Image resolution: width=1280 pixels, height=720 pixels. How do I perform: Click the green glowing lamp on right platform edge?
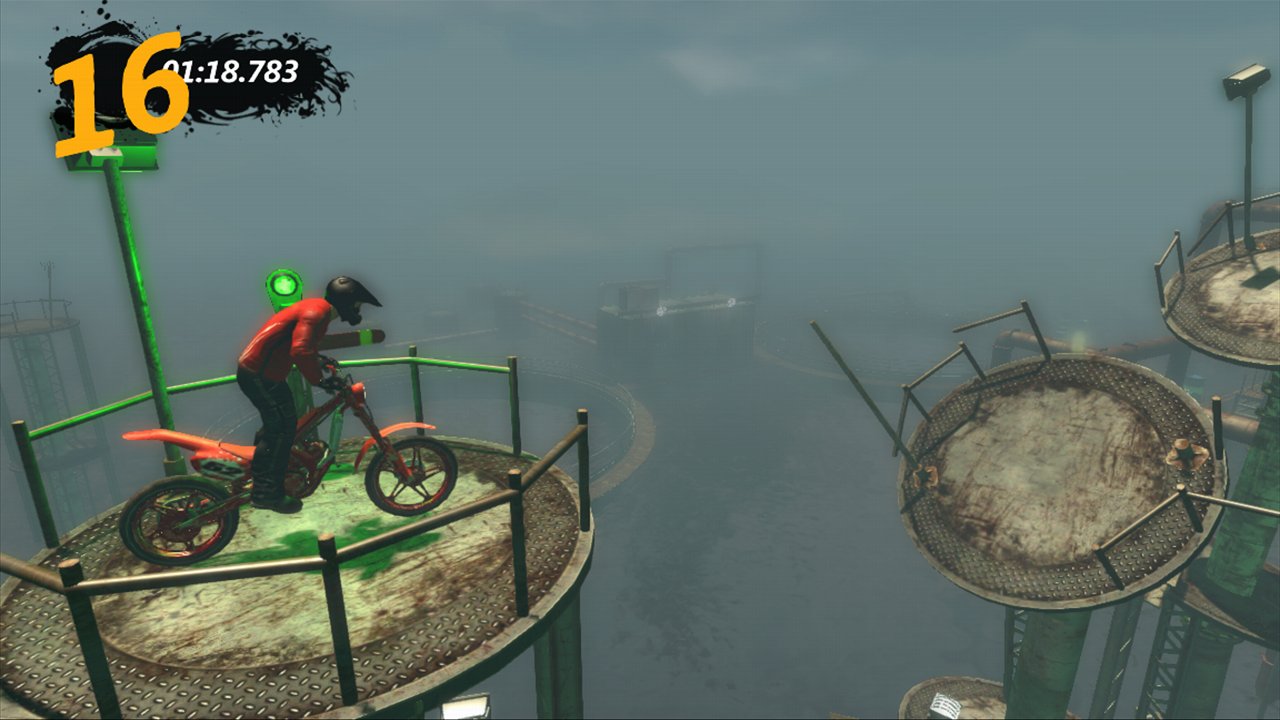tap(1078, 342)
